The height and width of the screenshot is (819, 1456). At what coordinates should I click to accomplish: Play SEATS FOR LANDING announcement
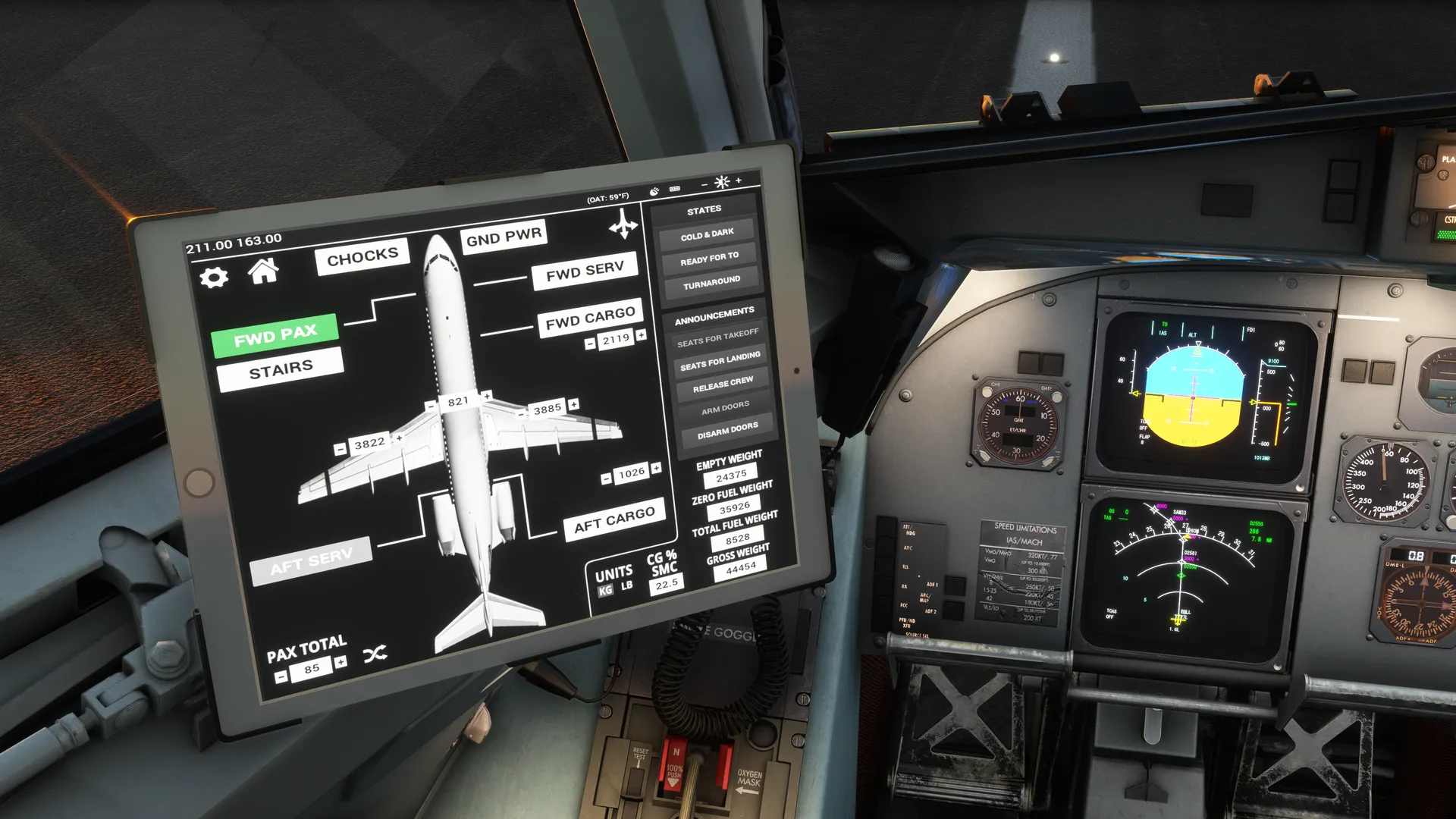click(720, 361)
